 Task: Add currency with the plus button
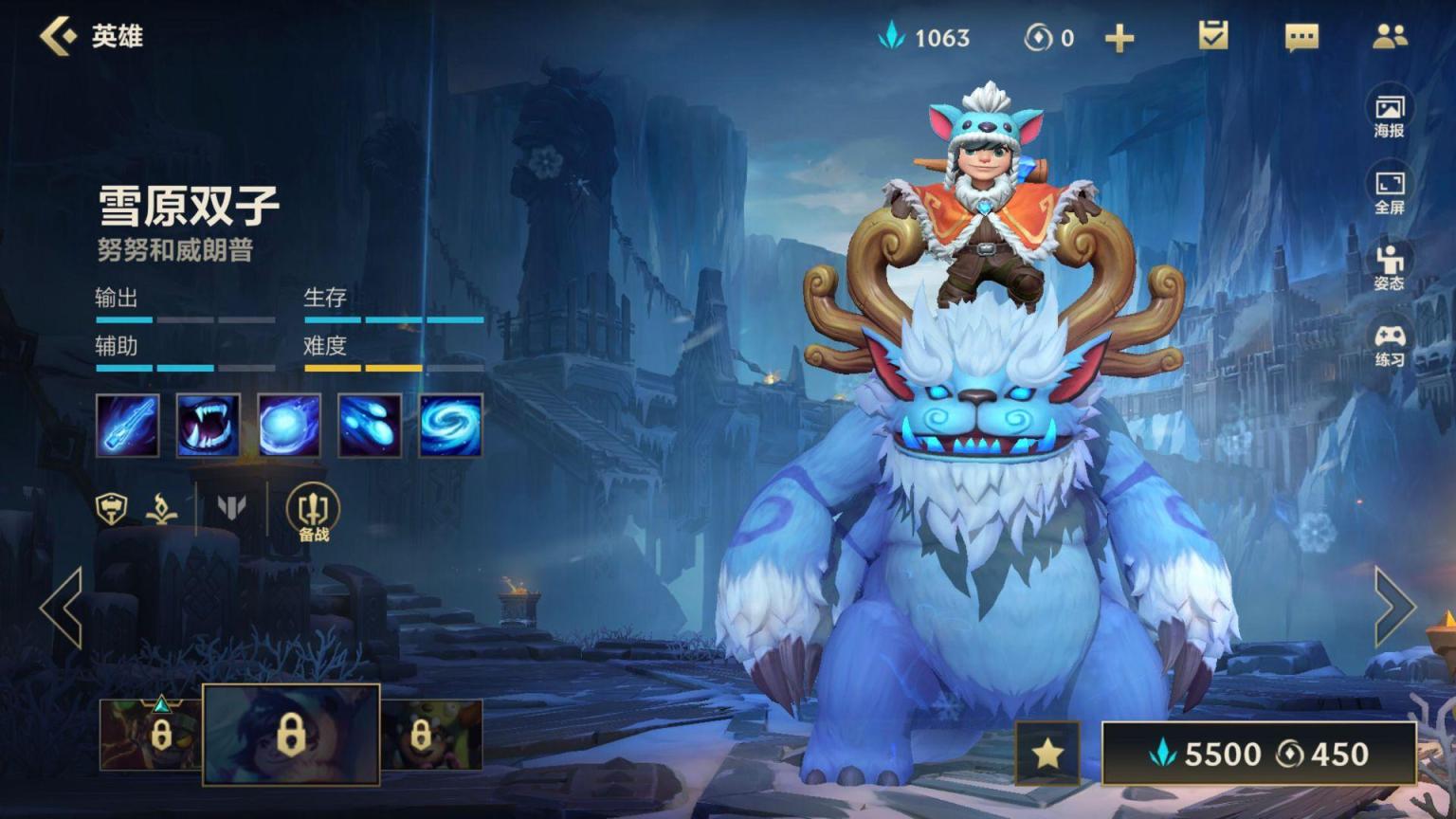1119,38
